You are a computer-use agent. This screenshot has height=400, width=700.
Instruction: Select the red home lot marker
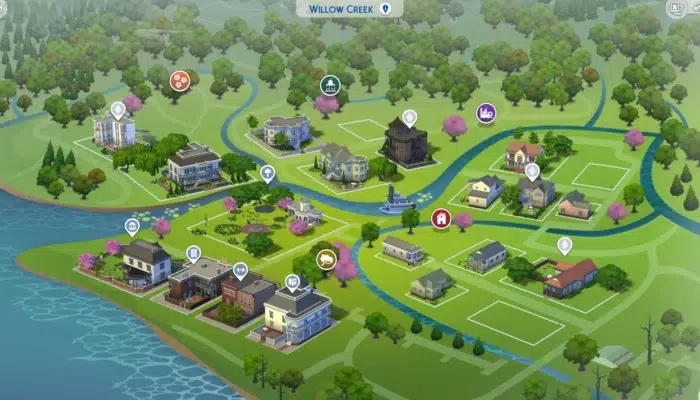pos(440,217)
